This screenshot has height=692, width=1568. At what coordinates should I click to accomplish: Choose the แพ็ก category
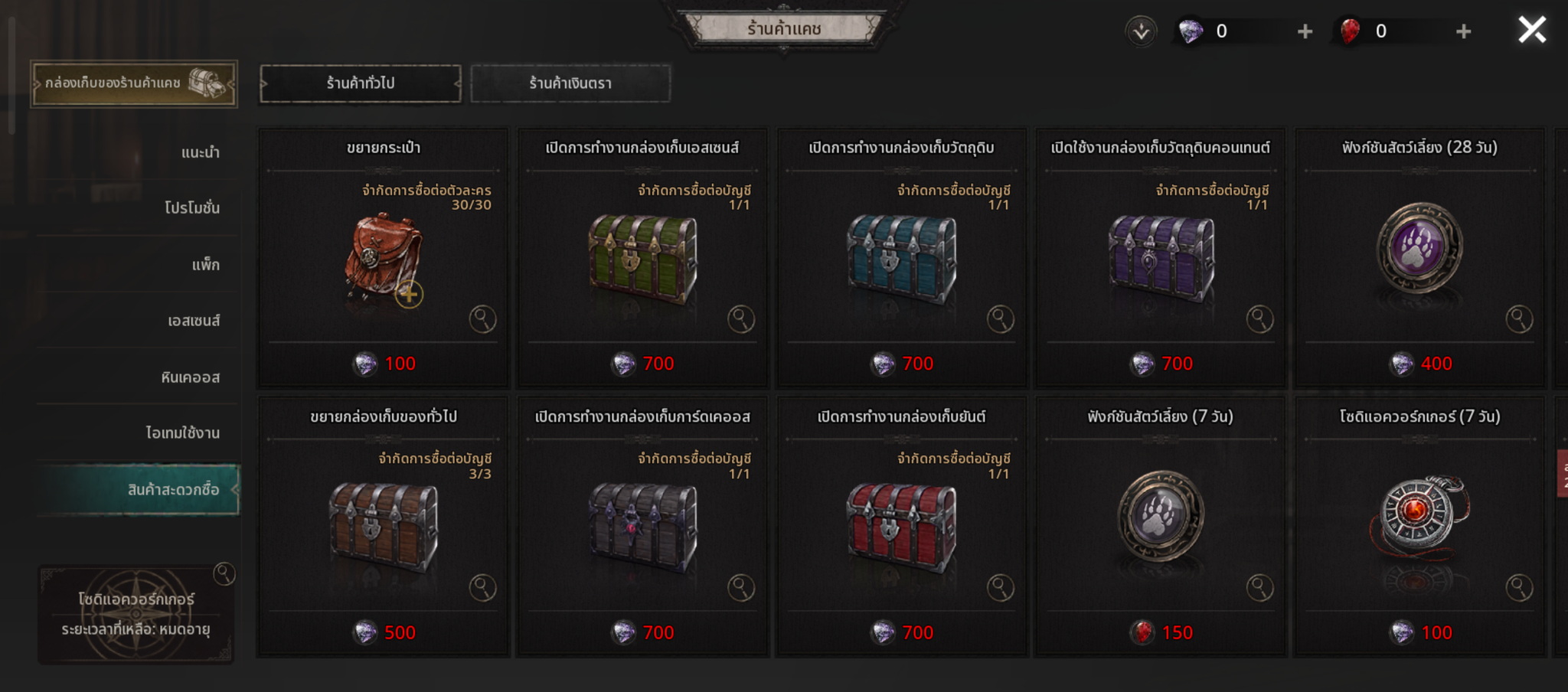[x=205, y=265]
